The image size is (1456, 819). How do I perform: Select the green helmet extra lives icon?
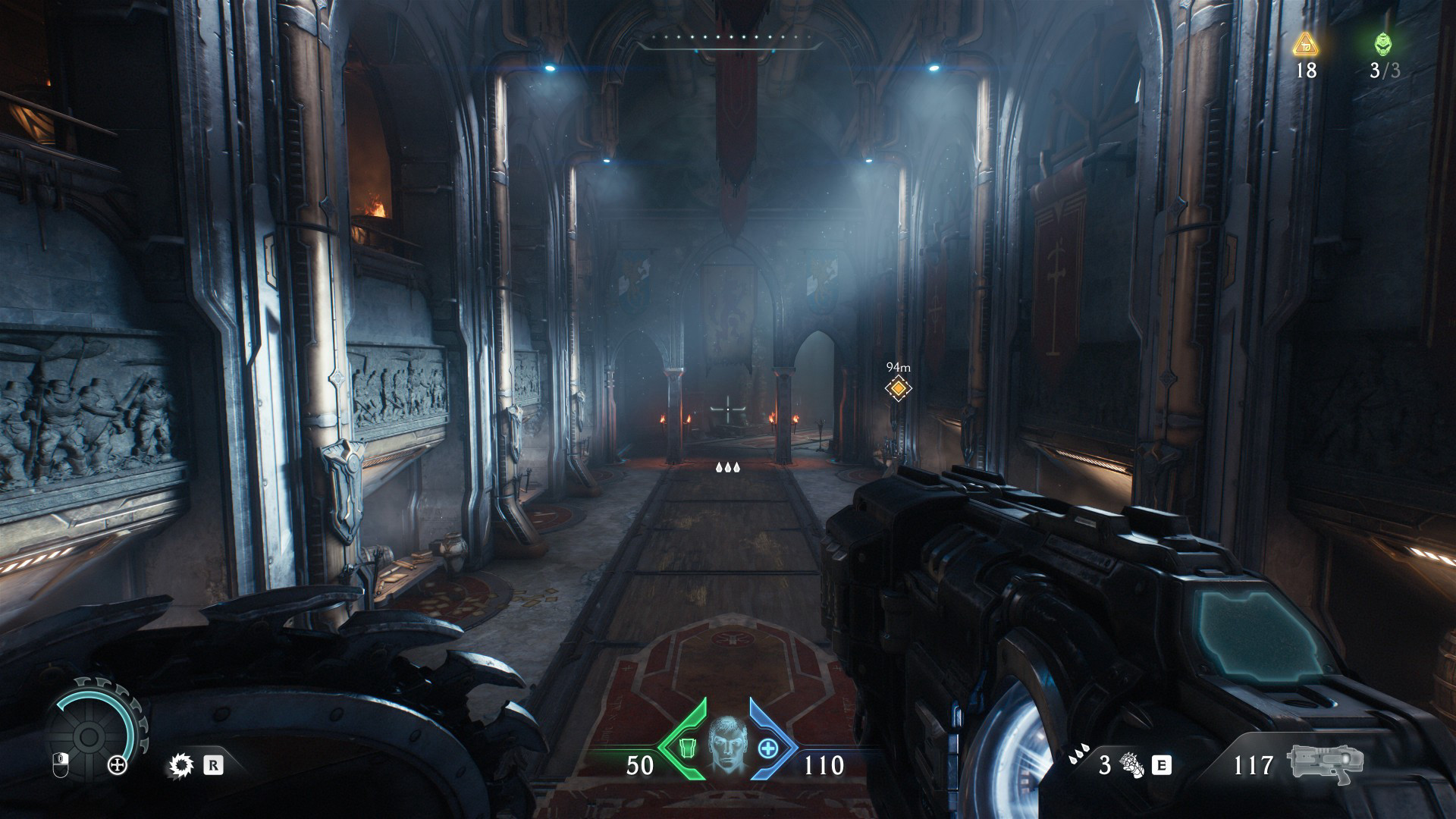point(1383,44)
